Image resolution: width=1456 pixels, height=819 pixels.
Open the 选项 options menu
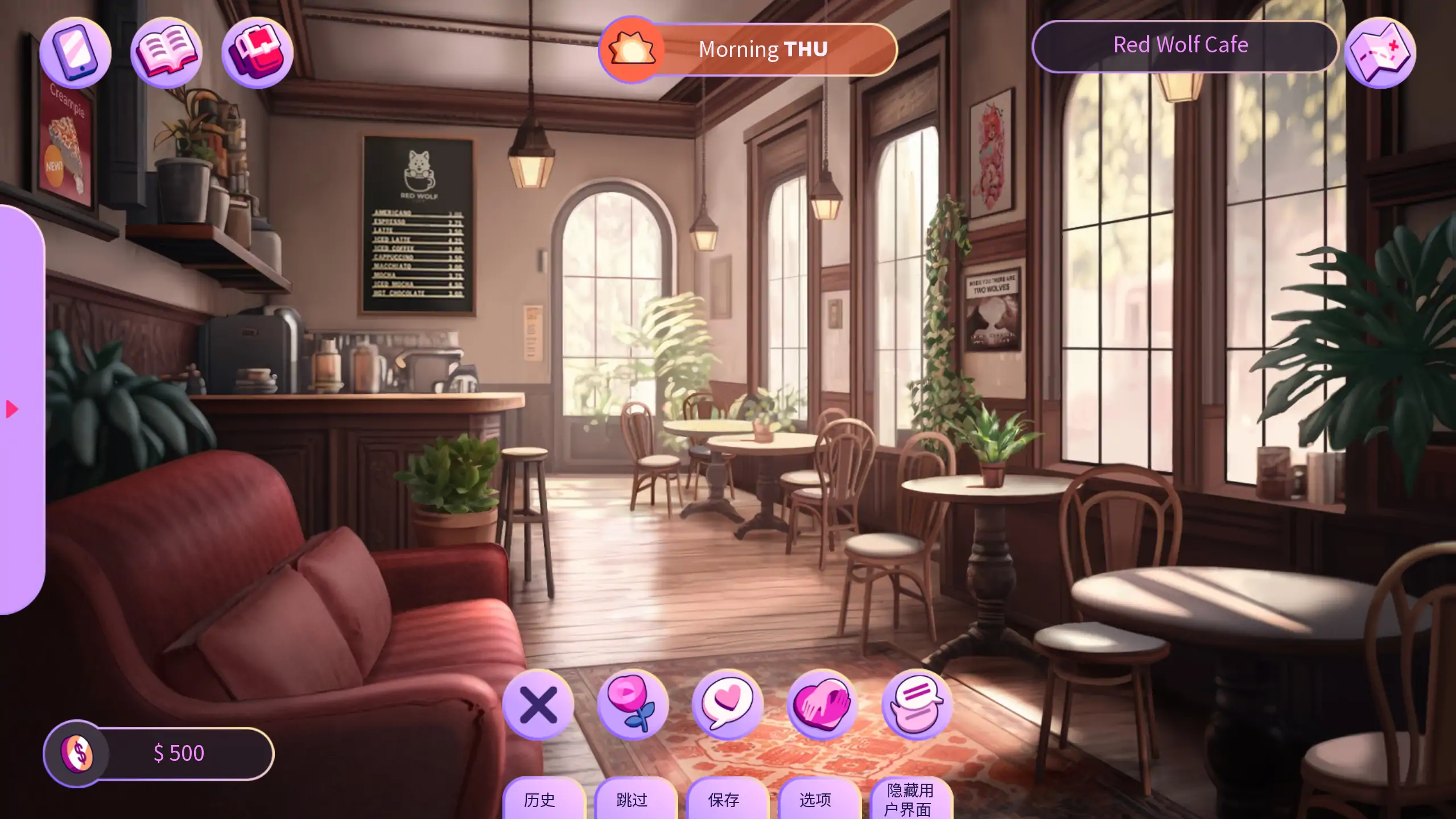coord(815,800)
